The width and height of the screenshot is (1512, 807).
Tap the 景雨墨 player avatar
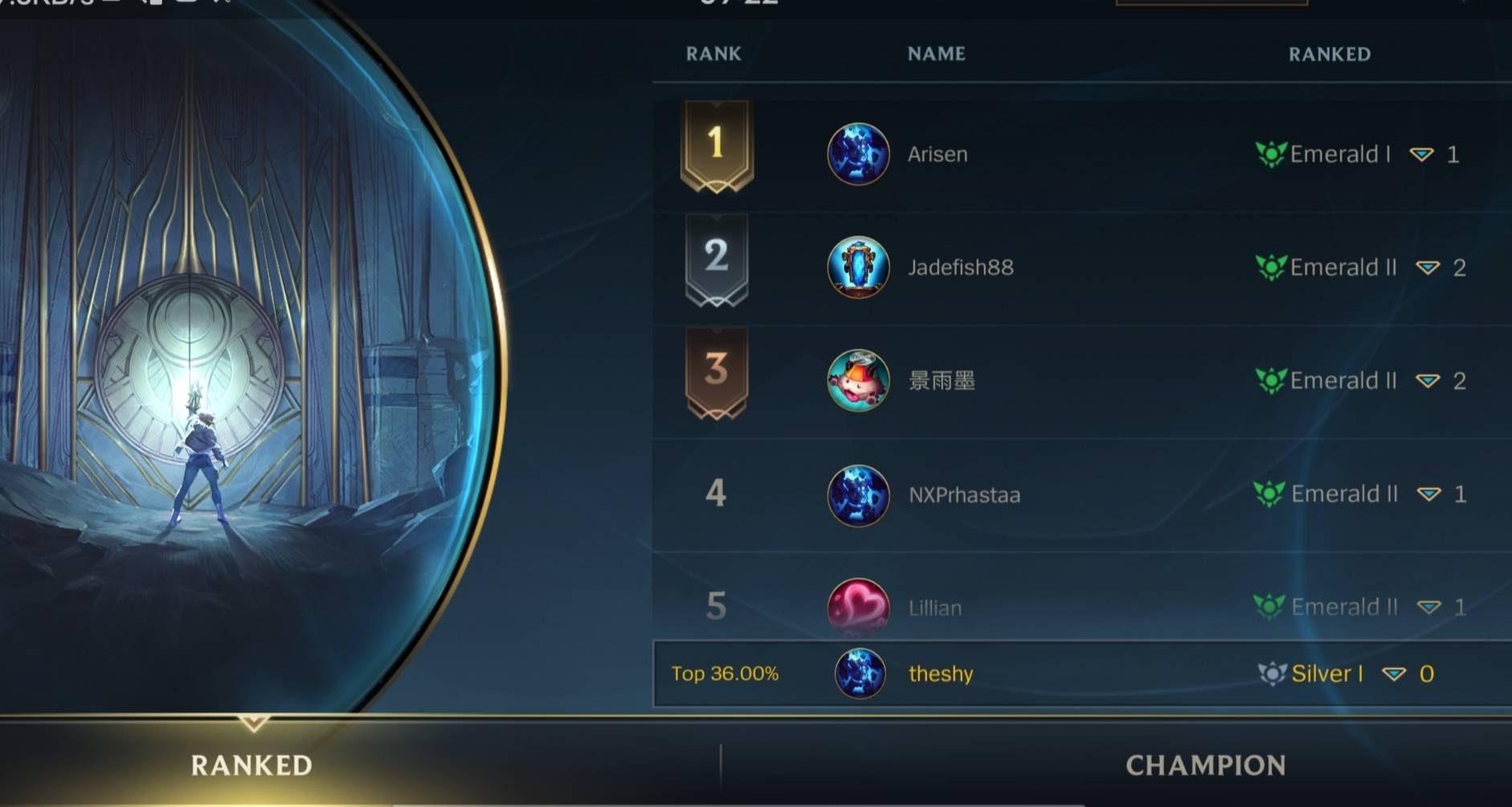point(858,381)
